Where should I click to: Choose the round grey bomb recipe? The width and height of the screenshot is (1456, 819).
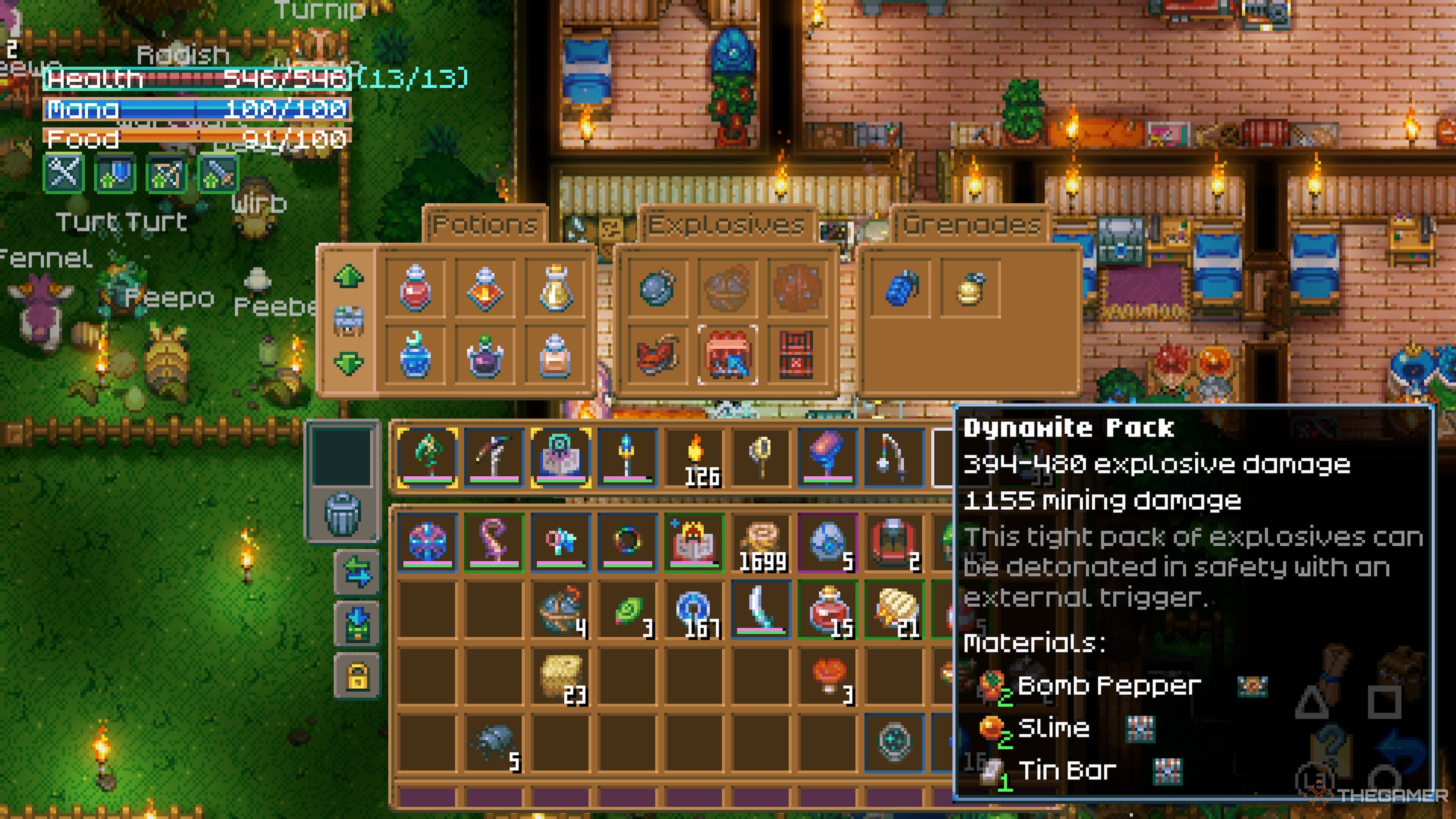click(657, 288)
